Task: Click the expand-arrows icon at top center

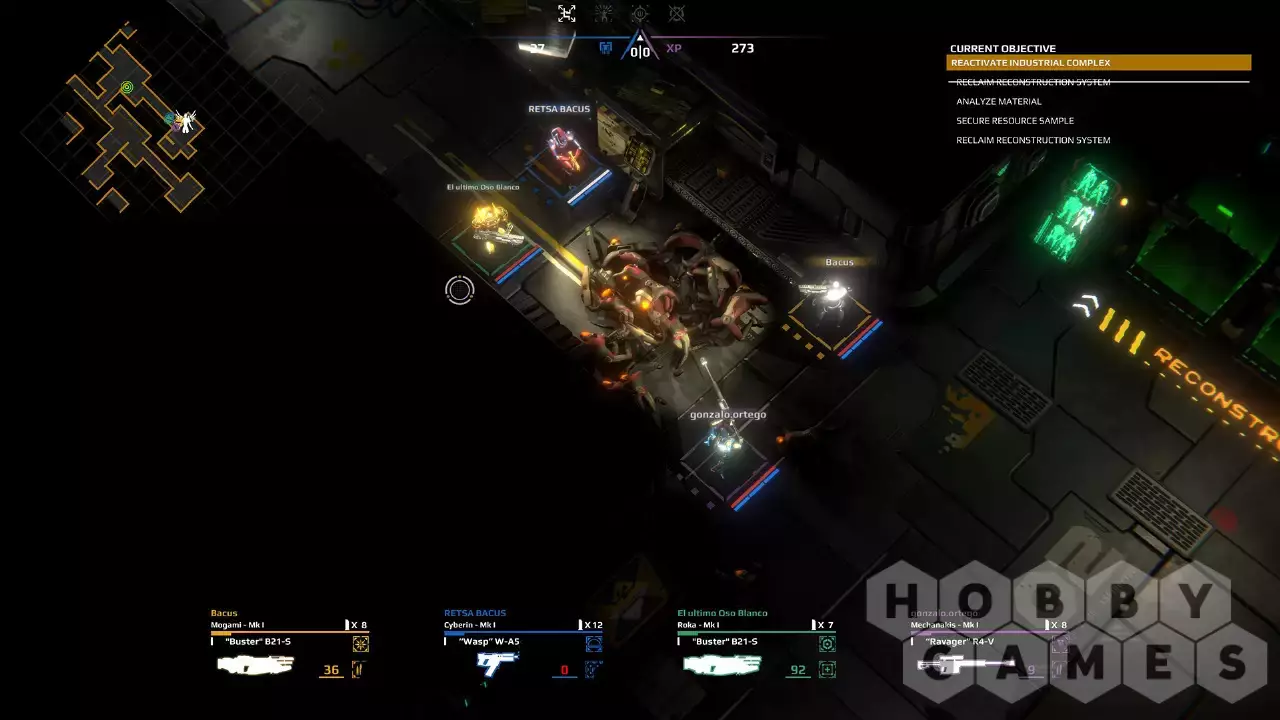Action: point(567,13)
